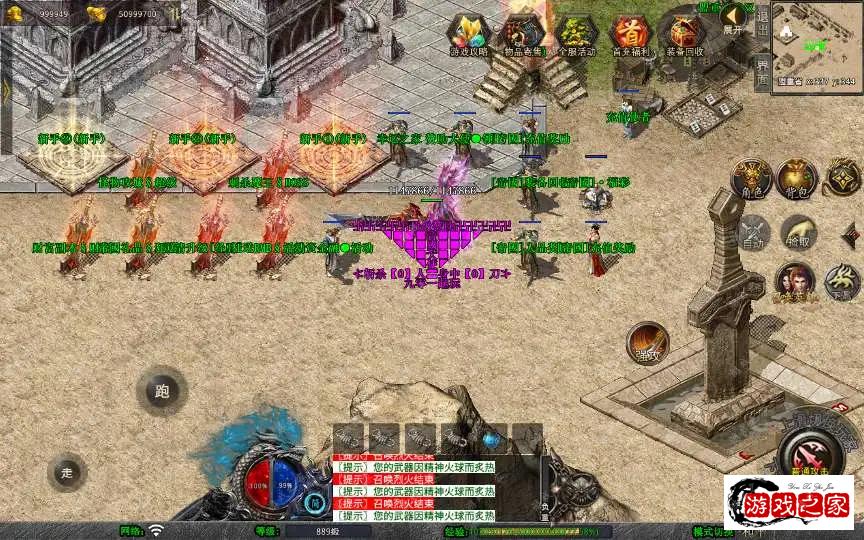Open the 全服活动 server events icon

coord(577,34)
